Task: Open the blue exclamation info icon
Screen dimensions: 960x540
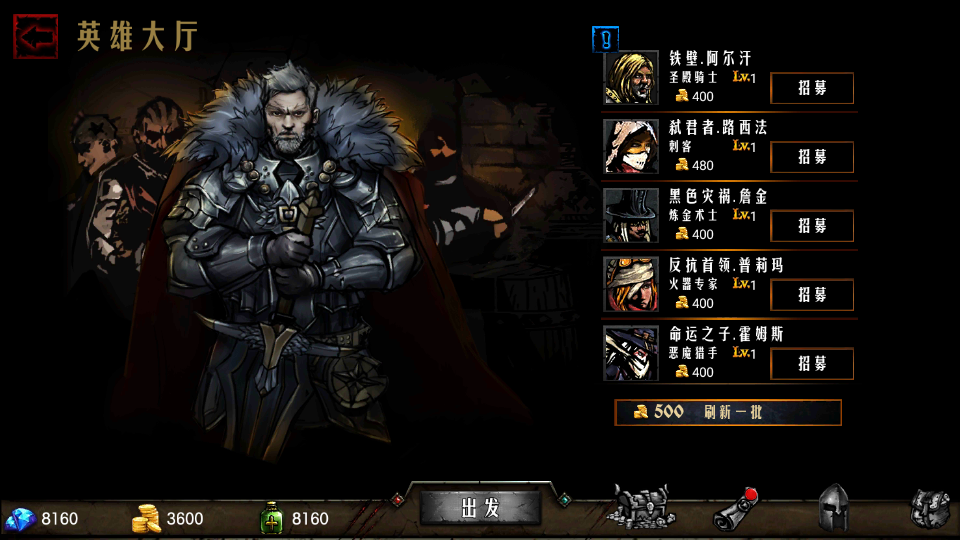Action: click(606, 39)
